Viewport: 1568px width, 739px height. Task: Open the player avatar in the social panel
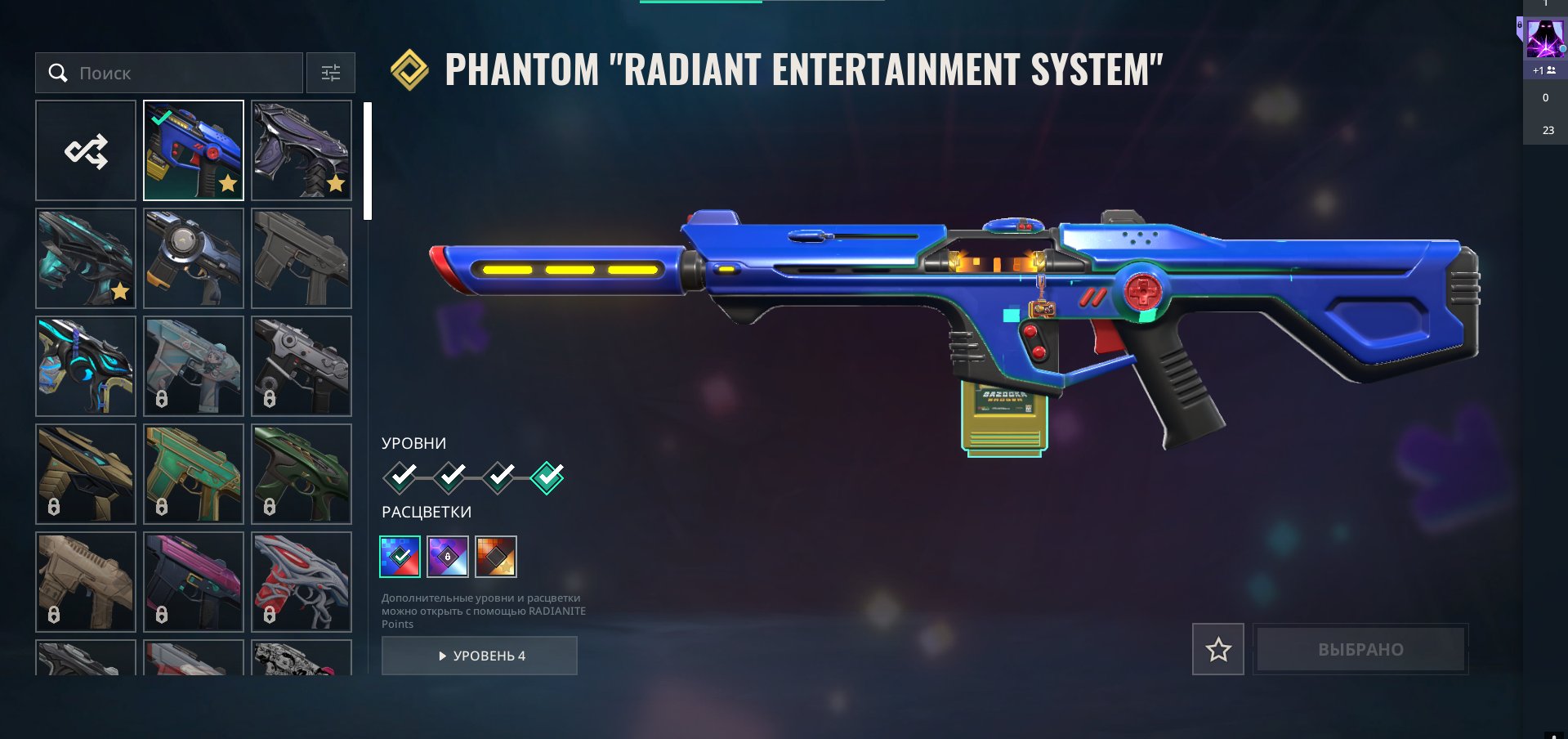coord(1545,38)
